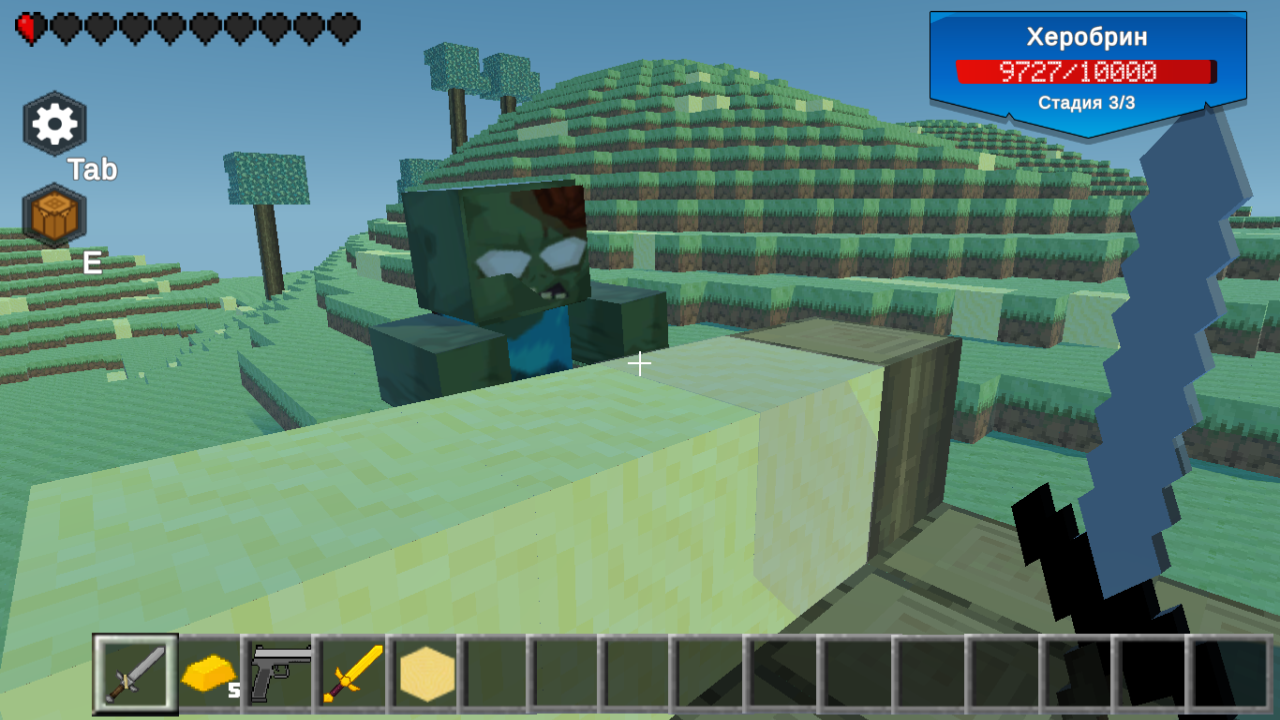Open crafting using the crafting table icon
This screenshot has width=1280, height=720.
pyautogui.click(x=55, y=213)
